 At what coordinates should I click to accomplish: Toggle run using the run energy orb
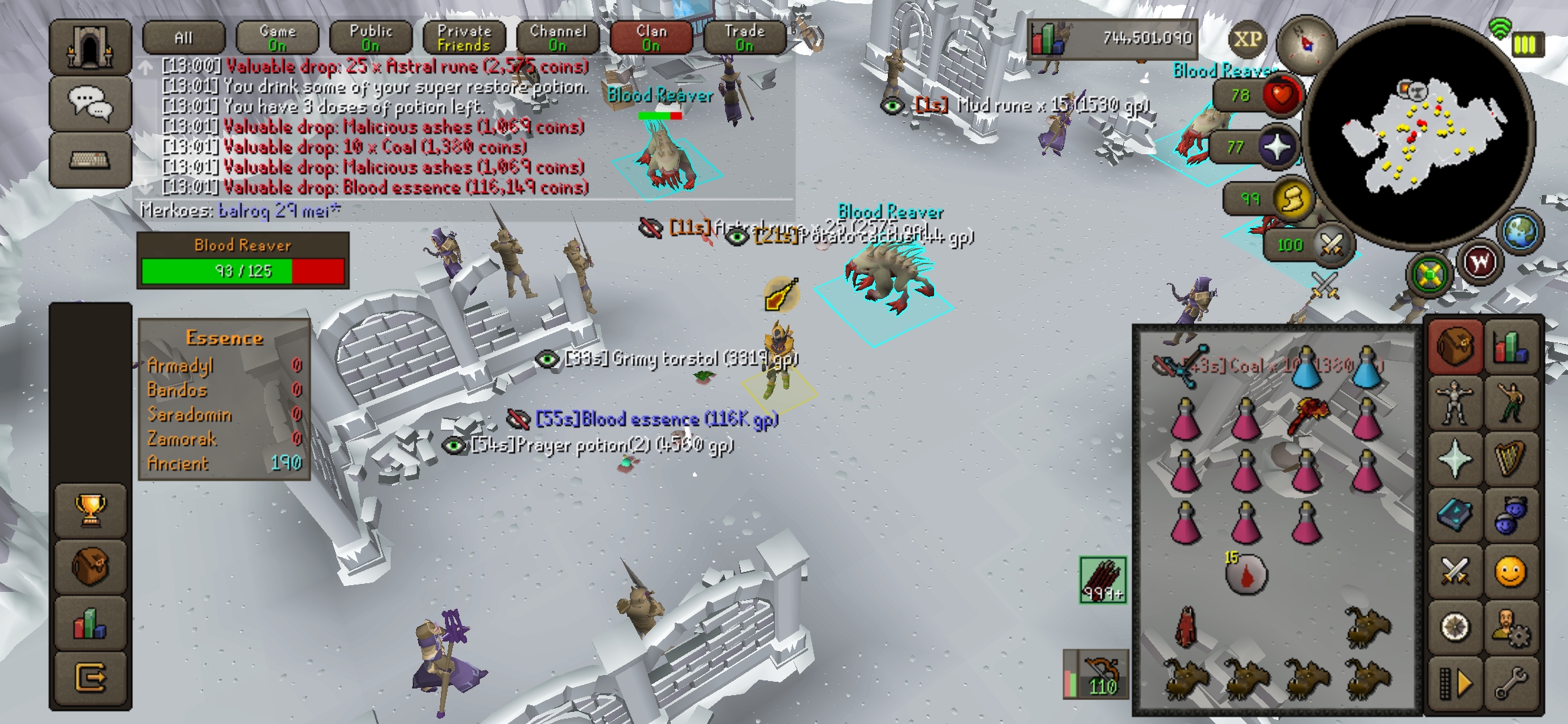1291,199
